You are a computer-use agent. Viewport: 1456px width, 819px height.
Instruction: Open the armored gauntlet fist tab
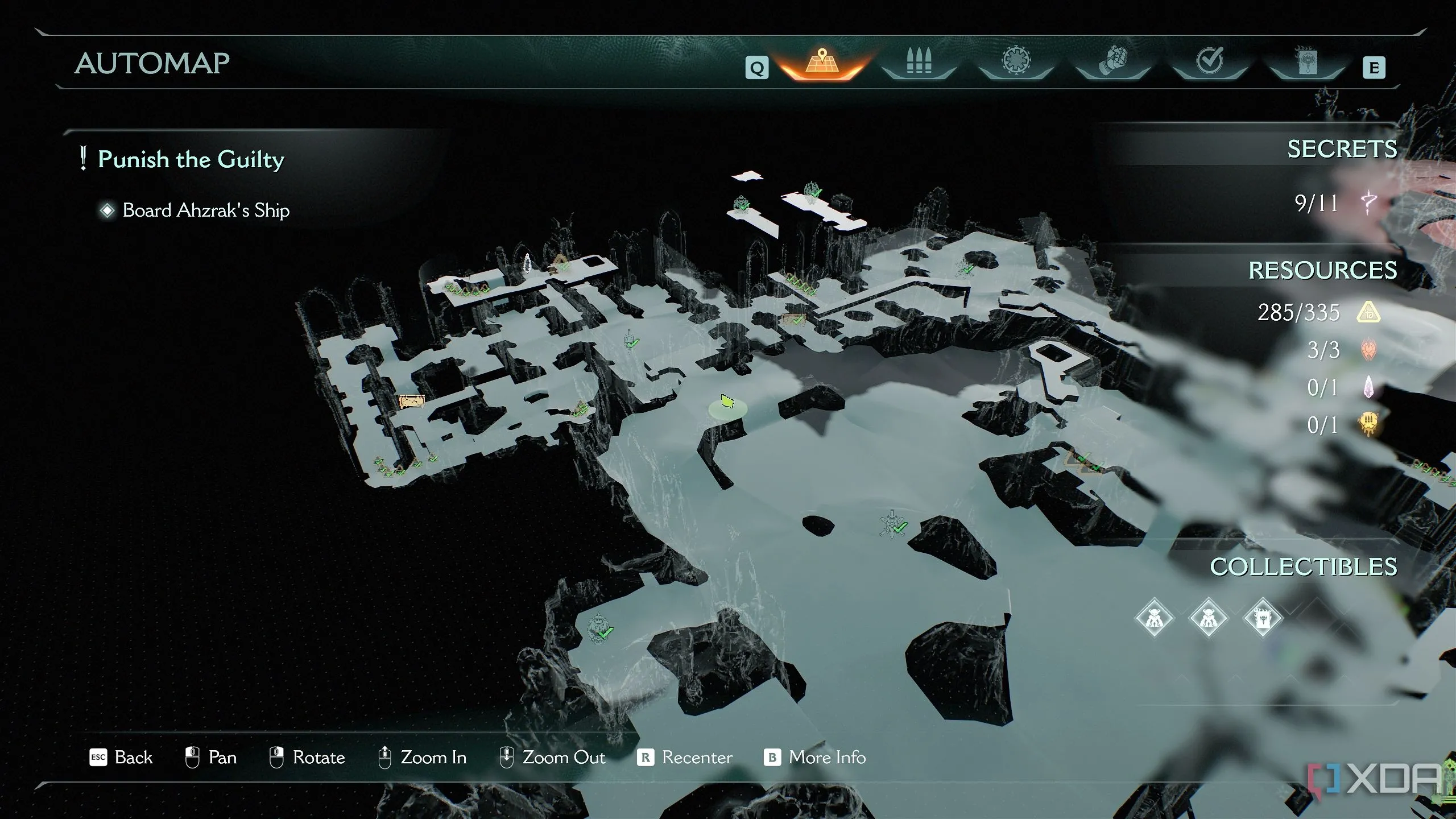tap(1112, 63)
